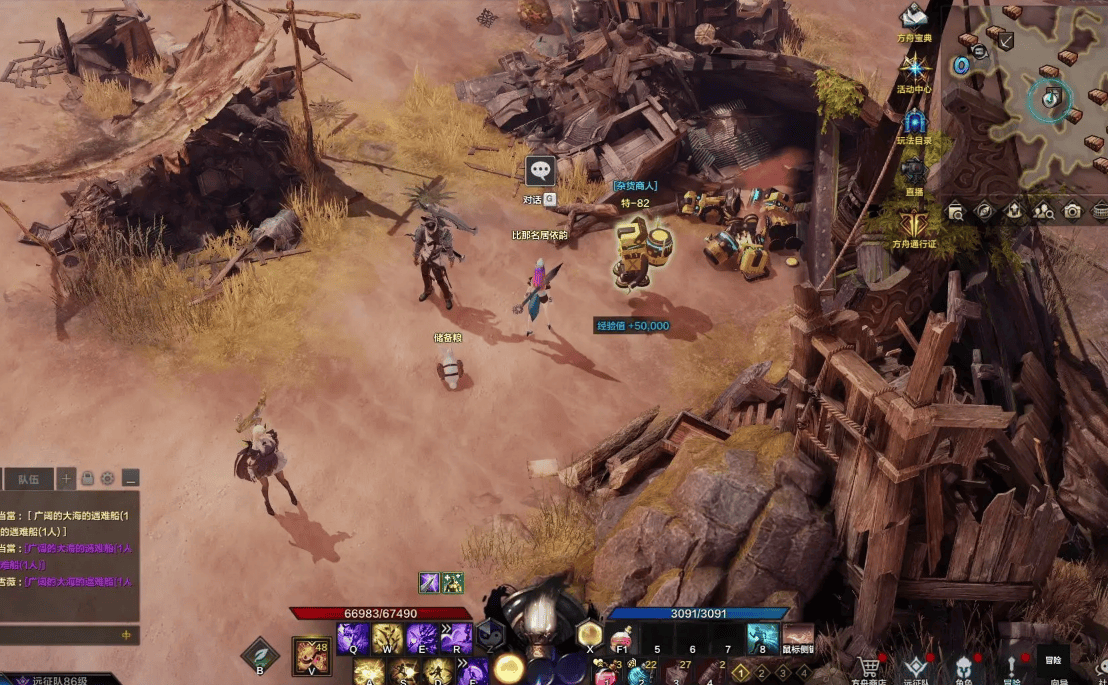The width and height of the screenshot is (1108, 685).
Task: Use the item in hotbar slot 8
Action: coord(763,638)
